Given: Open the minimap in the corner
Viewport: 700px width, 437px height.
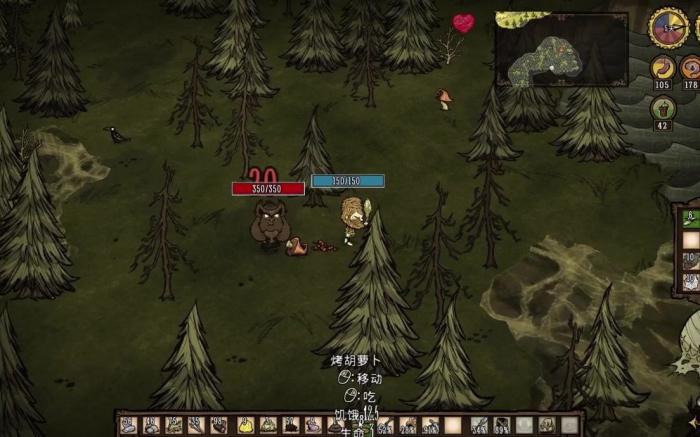Looking at the screenshot, I should [560, 48].
